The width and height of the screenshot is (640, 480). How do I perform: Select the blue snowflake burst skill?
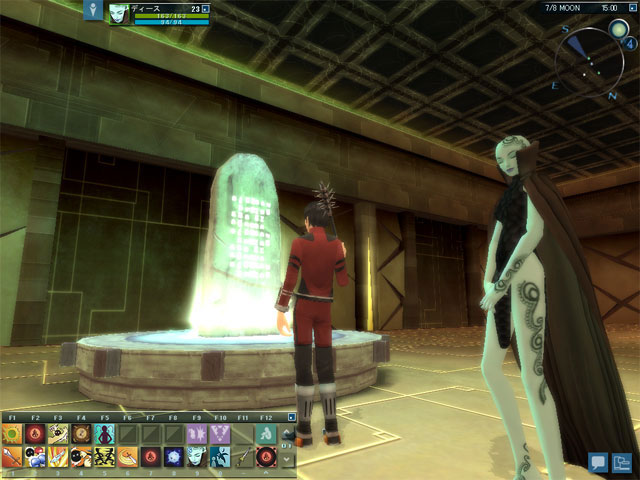click(173, 457)
